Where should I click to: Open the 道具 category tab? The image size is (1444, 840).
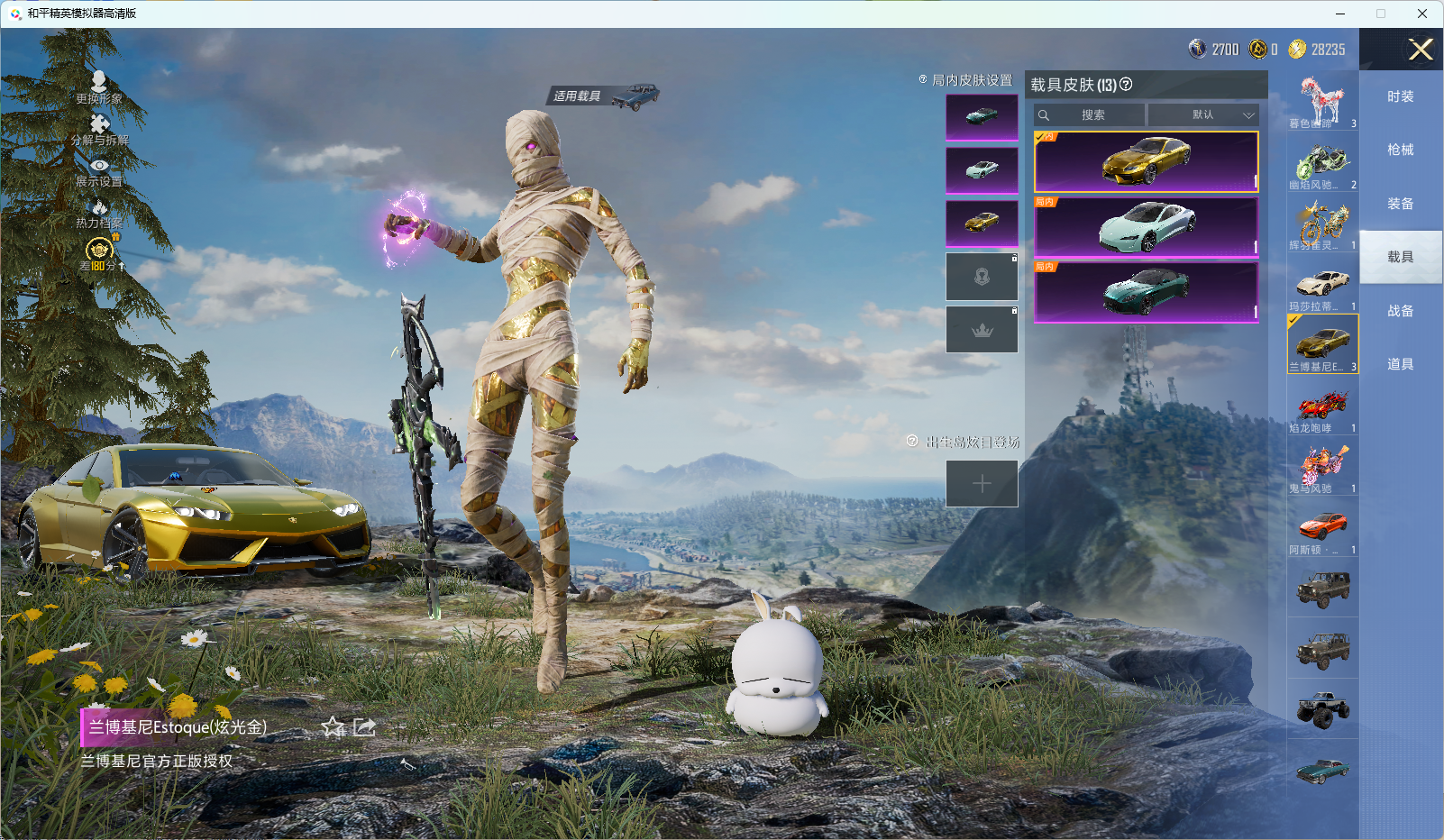(x=1400, y=364)
